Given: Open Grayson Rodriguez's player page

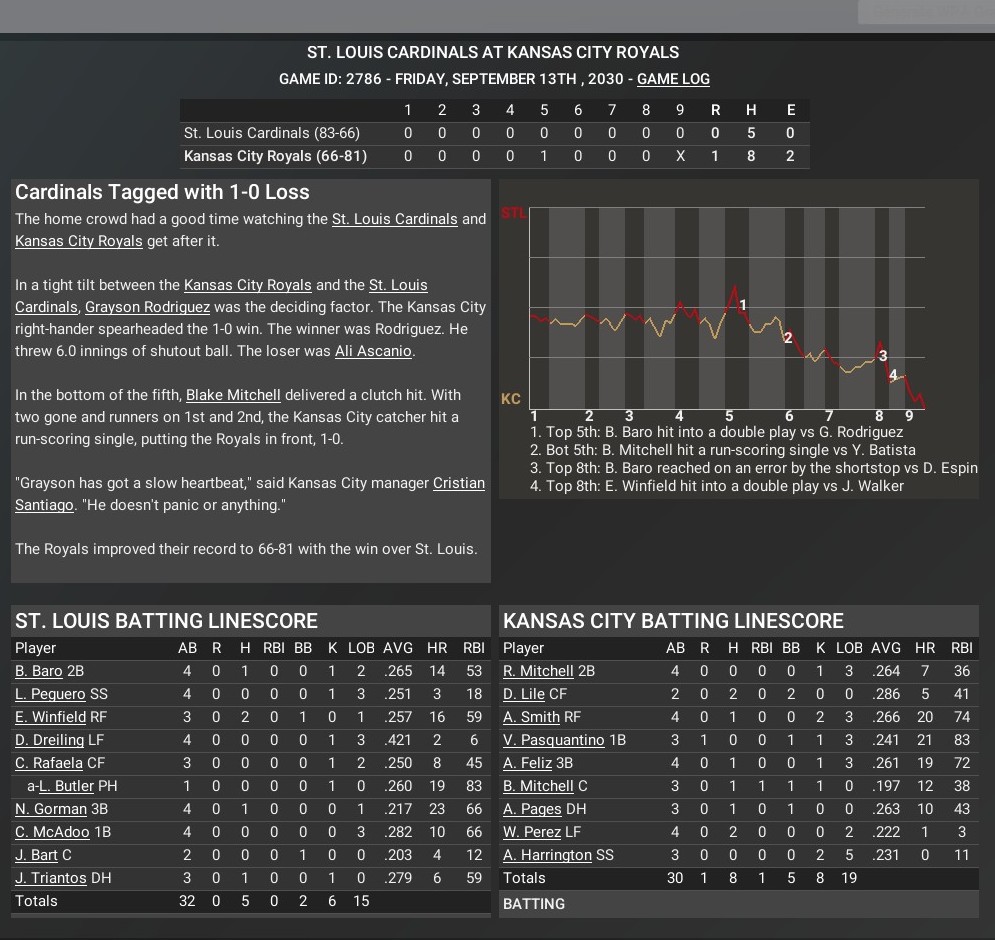Looking at the screenshot, I should pos(147,307).
